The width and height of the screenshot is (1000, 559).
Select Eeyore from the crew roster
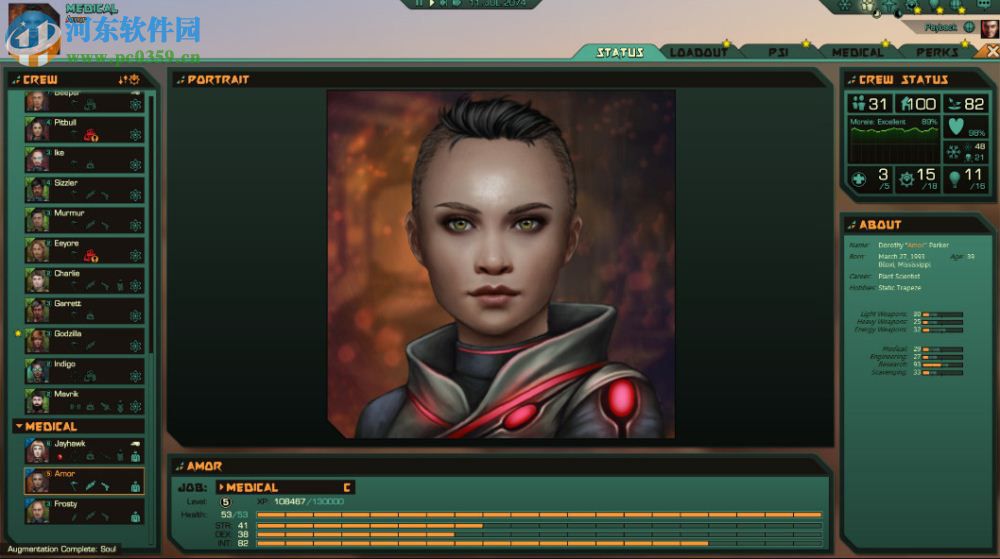(x=85, y=250)
